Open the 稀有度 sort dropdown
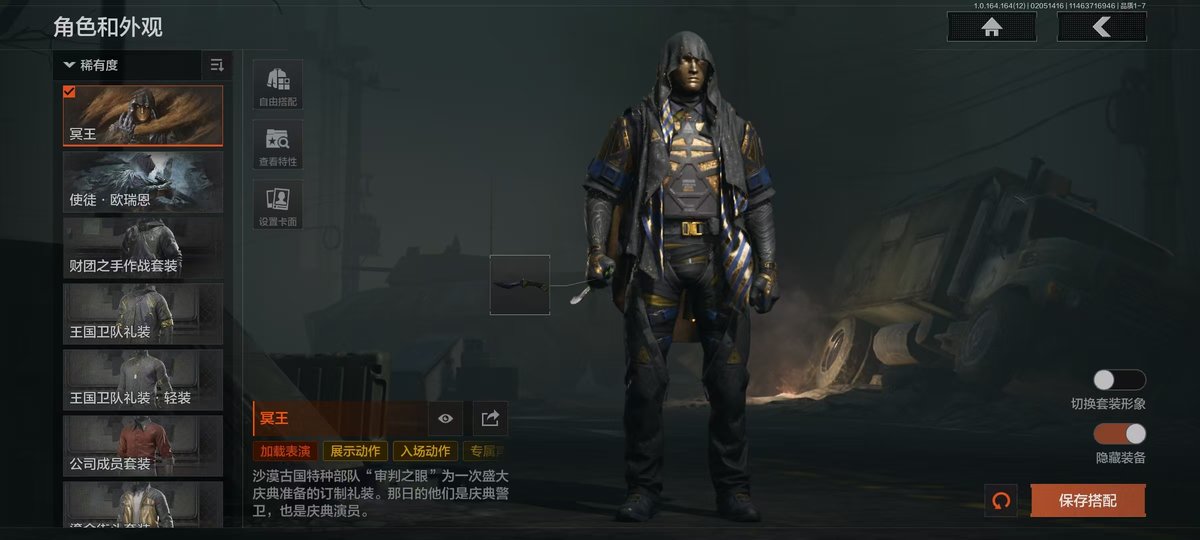Viewport: 1200px width, 540px height. [128, 65]
